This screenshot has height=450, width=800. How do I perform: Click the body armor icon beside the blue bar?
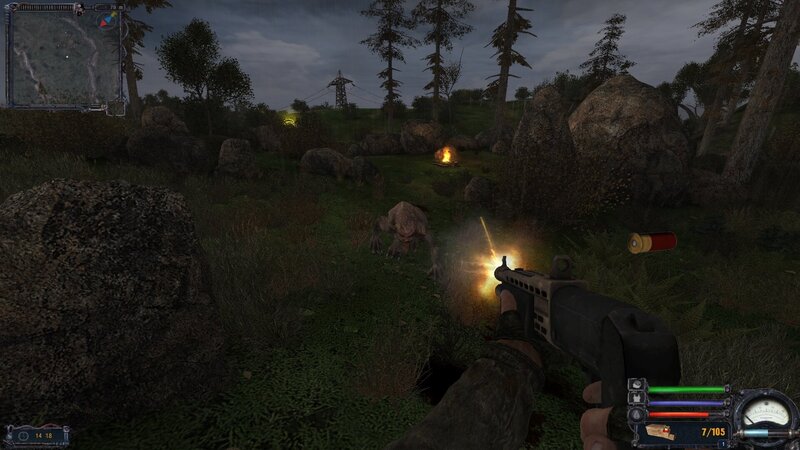click(x=637, y=400)
